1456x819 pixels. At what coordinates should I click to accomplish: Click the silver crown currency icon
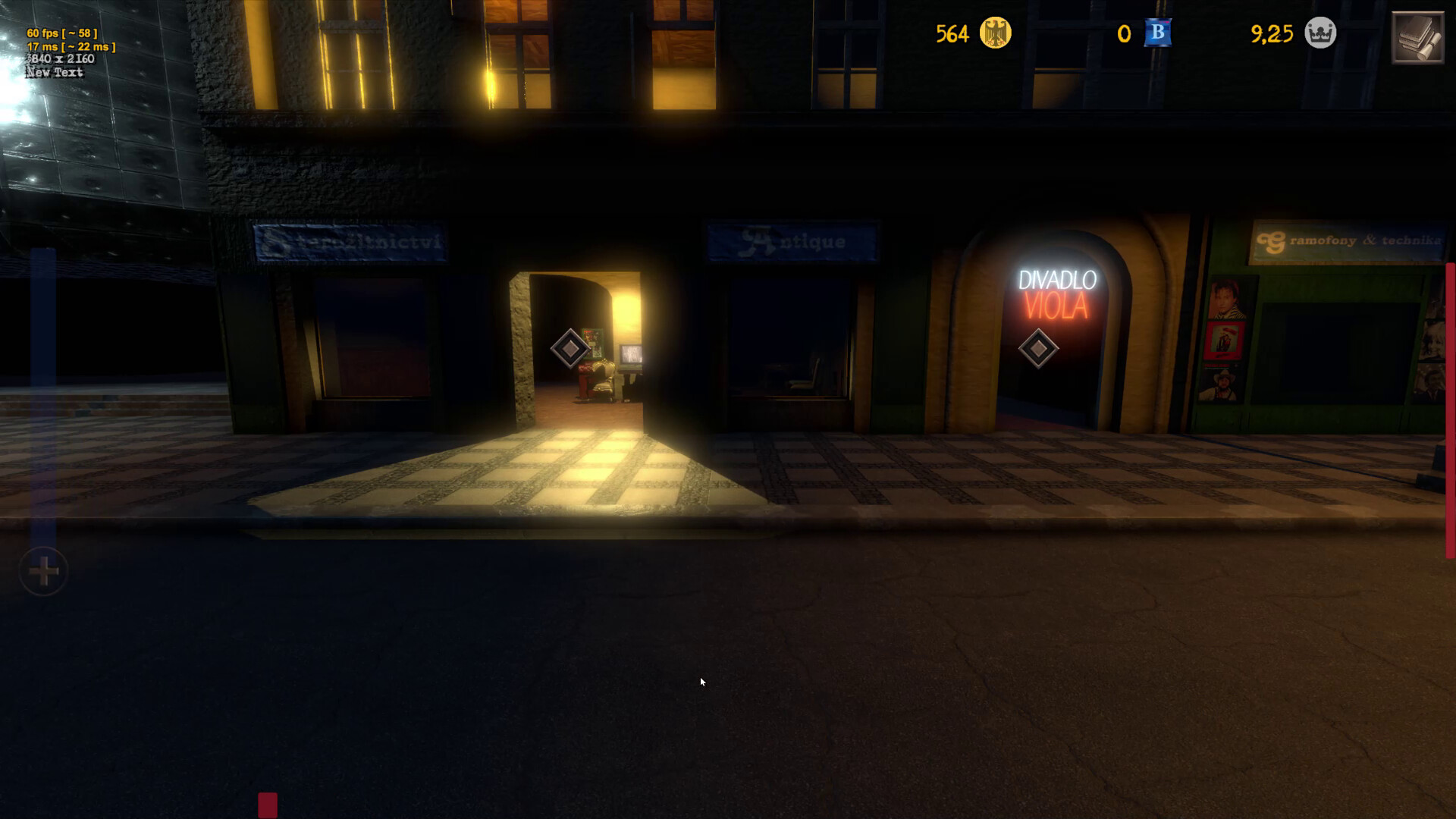coord(1319,33)
